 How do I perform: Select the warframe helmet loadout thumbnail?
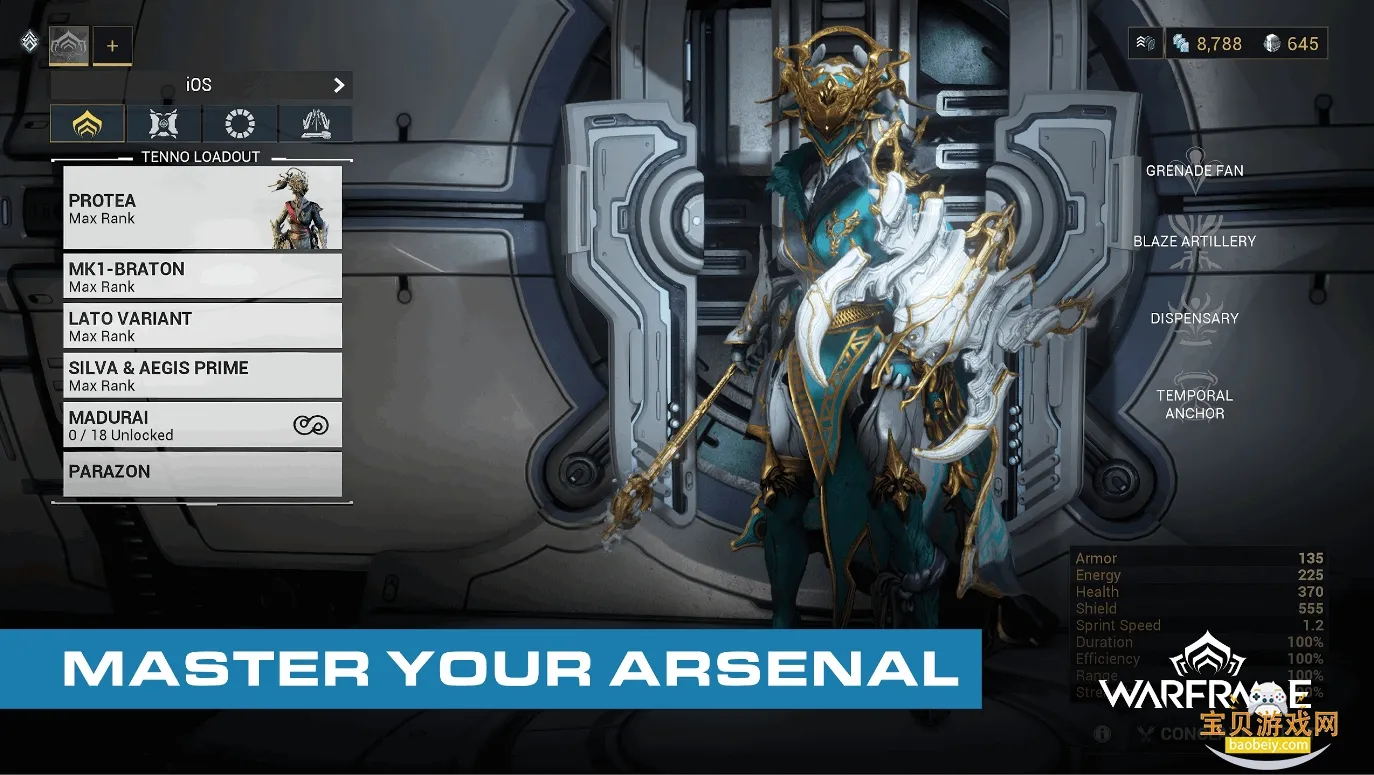coord(69,45)
